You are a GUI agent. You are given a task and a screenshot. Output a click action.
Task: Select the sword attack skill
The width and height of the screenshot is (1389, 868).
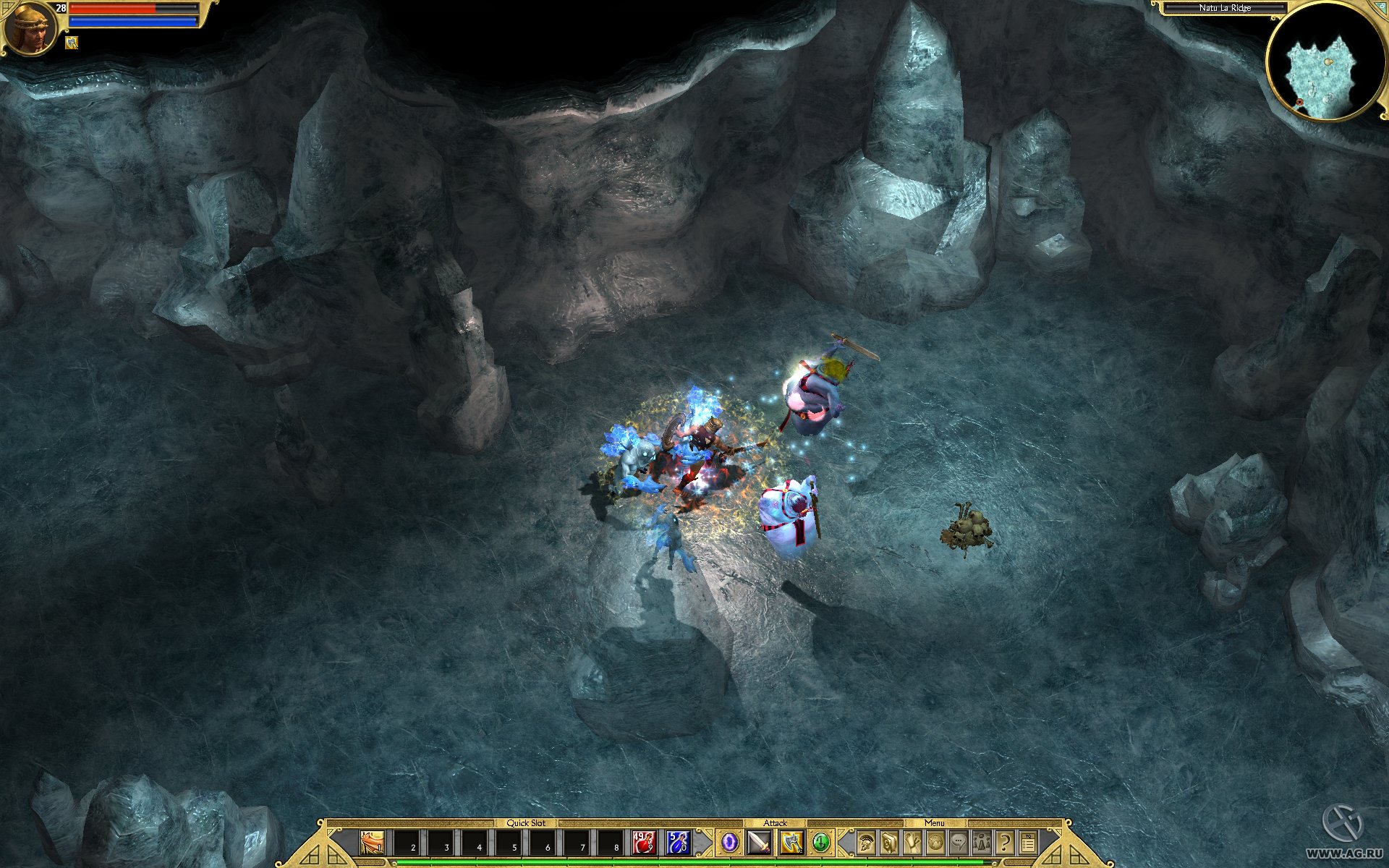tap(760, 843)
